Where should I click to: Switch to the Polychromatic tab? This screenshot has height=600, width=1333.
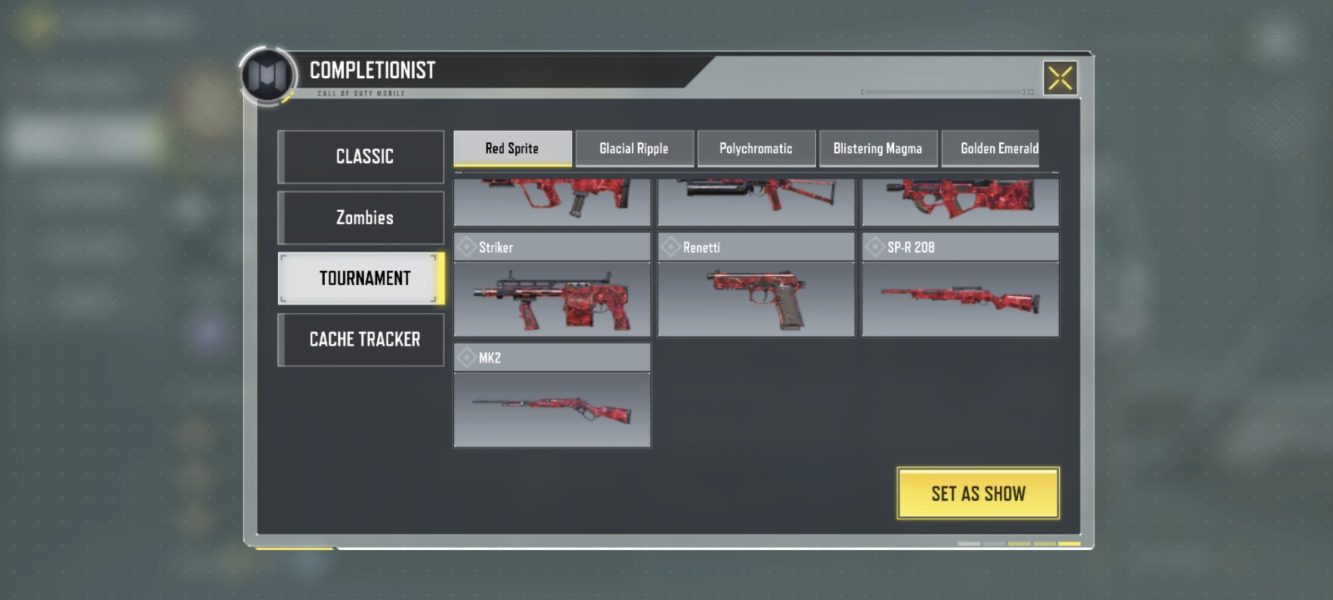(x=756, y=149)
